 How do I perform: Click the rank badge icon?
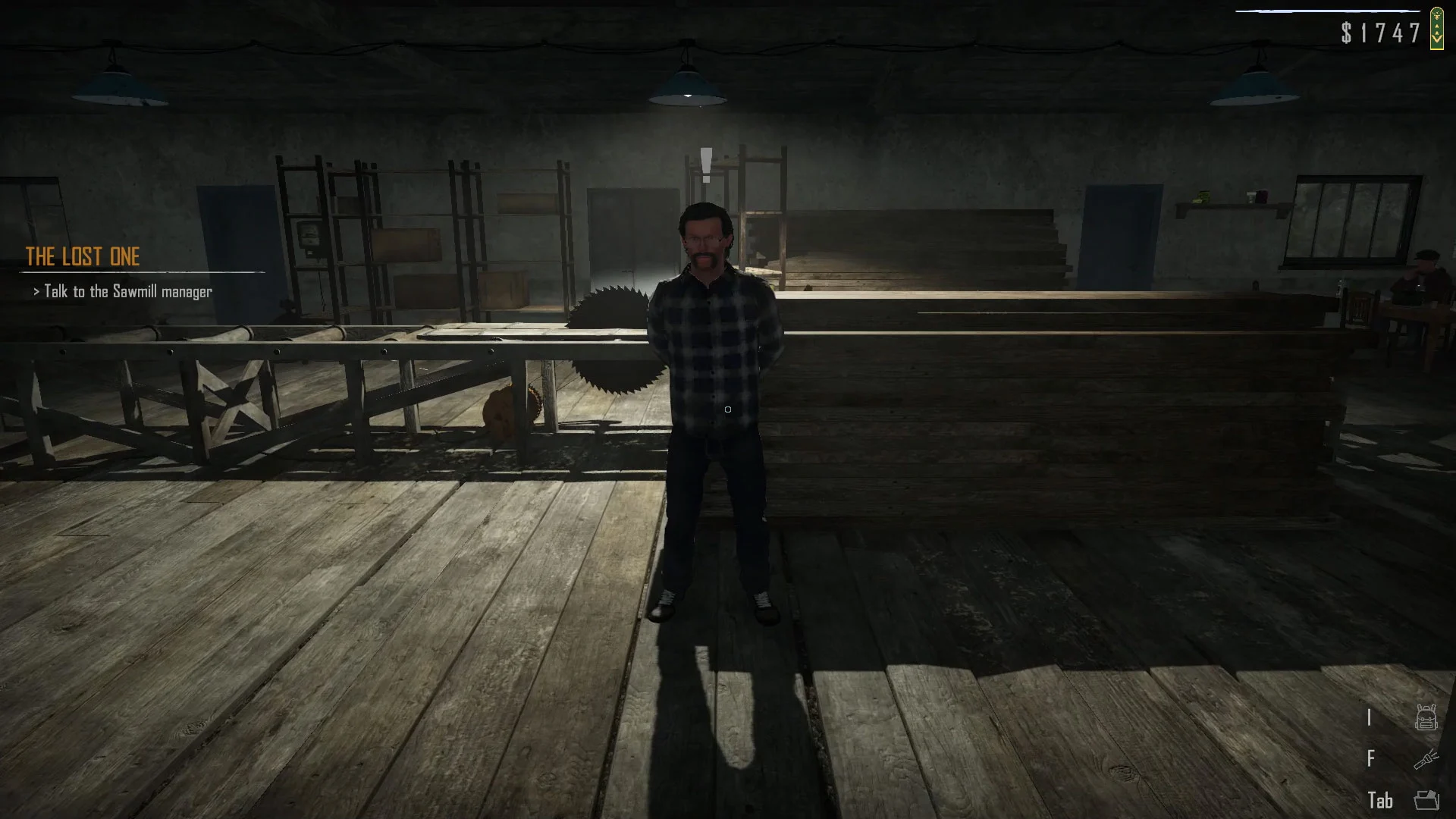coord(1436,28)
